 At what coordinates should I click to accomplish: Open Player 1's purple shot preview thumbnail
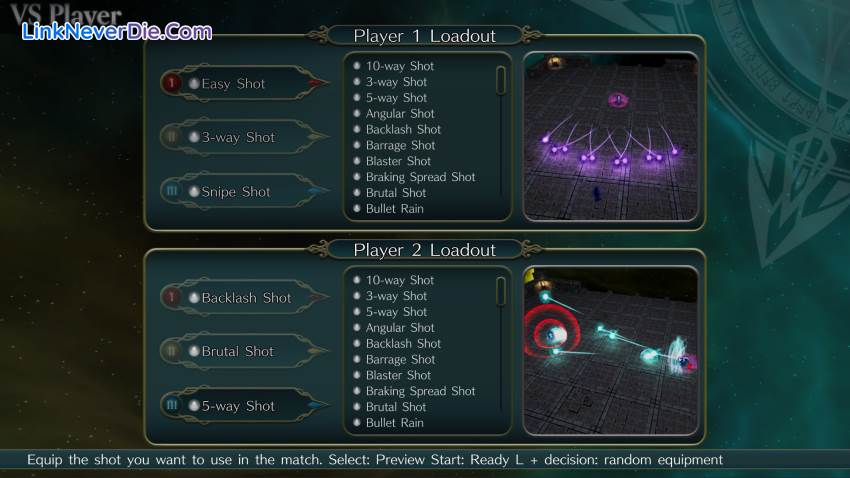(x=610, y=136)
